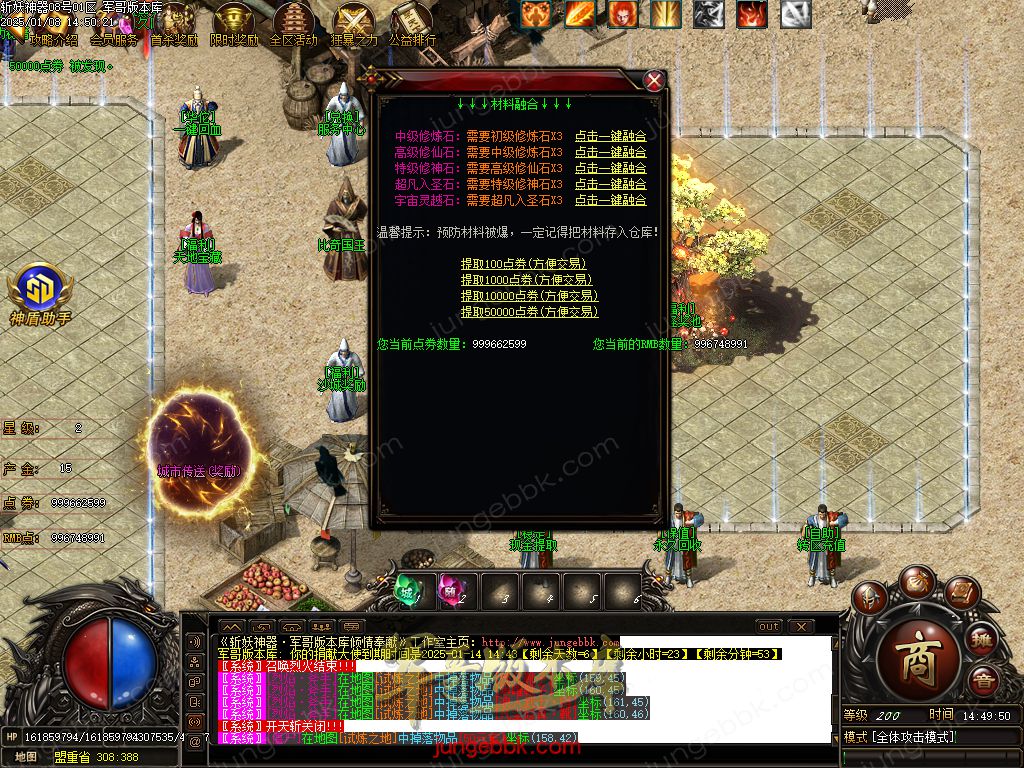Open the 首杀奖励 first kill rewards

click(176, 24)
